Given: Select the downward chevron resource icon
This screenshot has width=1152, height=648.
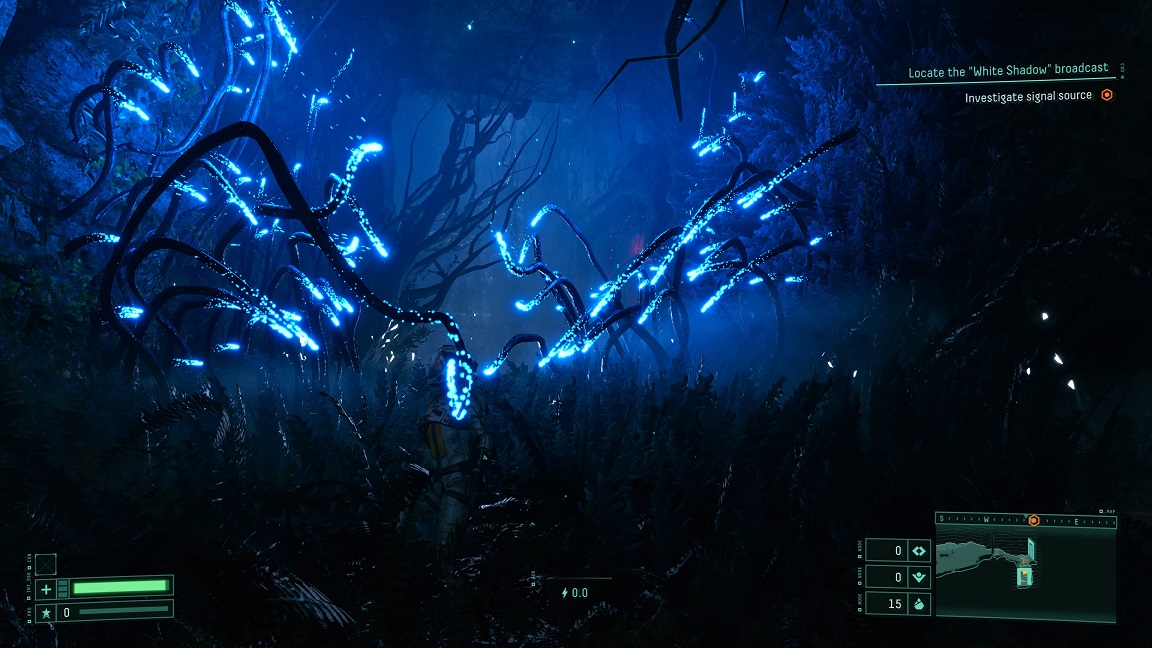Looking at the screenshot, I should [919, 577].
